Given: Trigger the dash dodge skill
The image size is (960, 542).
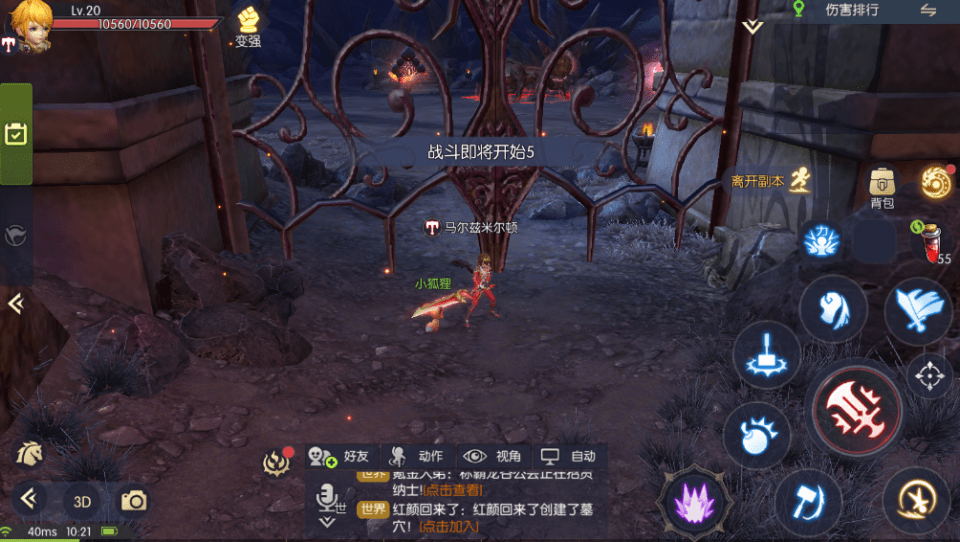Looking at the screenshot, I should coord(915,500).
